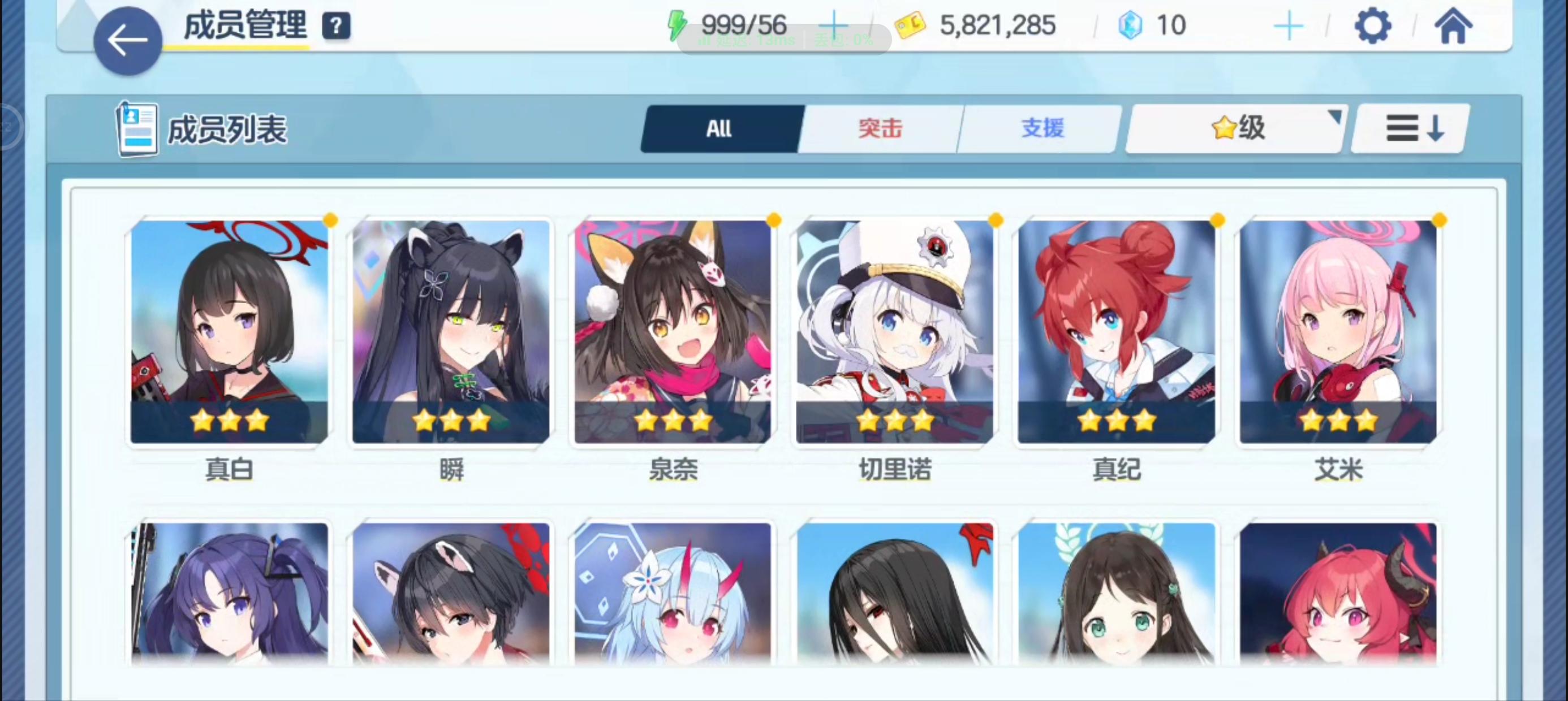Tap the plus to buy more AP
This screenshot has height=701, width=1568.
834,25
